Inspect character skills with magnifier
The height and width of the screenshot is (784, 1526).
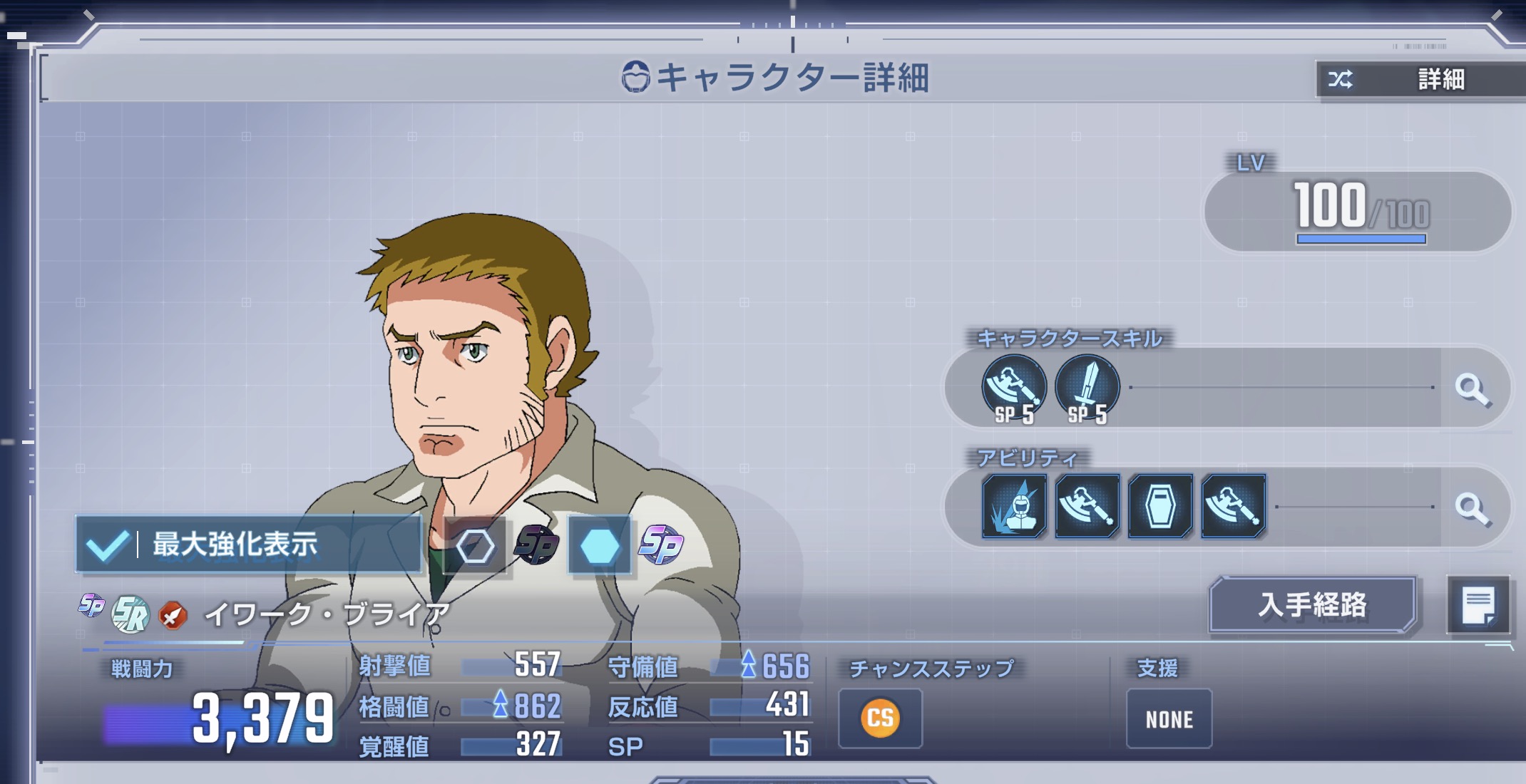[1472, 388]
